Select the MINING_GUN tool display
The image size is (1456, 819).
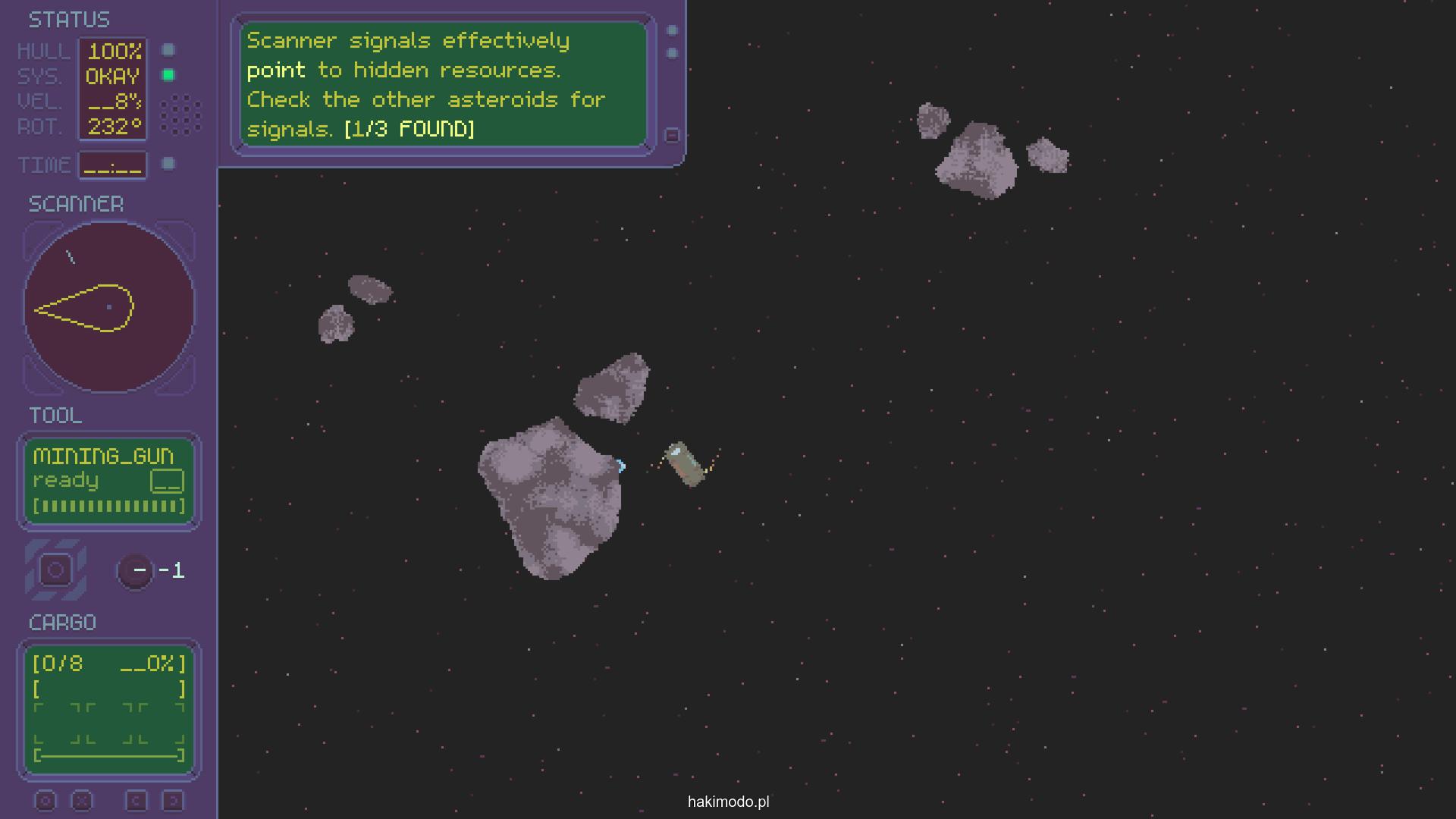click(109, 481)
